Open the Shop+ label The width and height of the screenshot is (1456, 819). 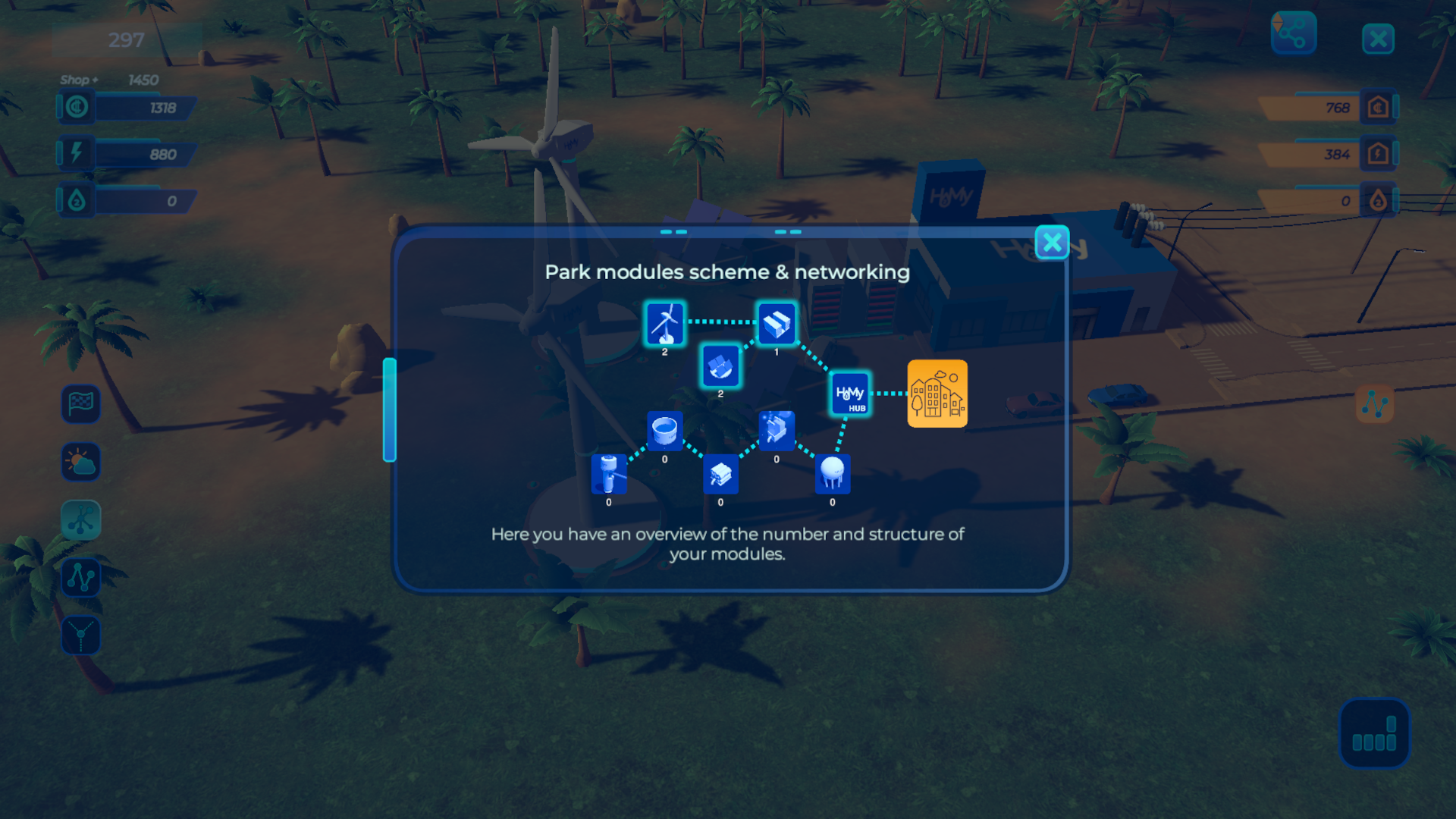pos(79,80)
